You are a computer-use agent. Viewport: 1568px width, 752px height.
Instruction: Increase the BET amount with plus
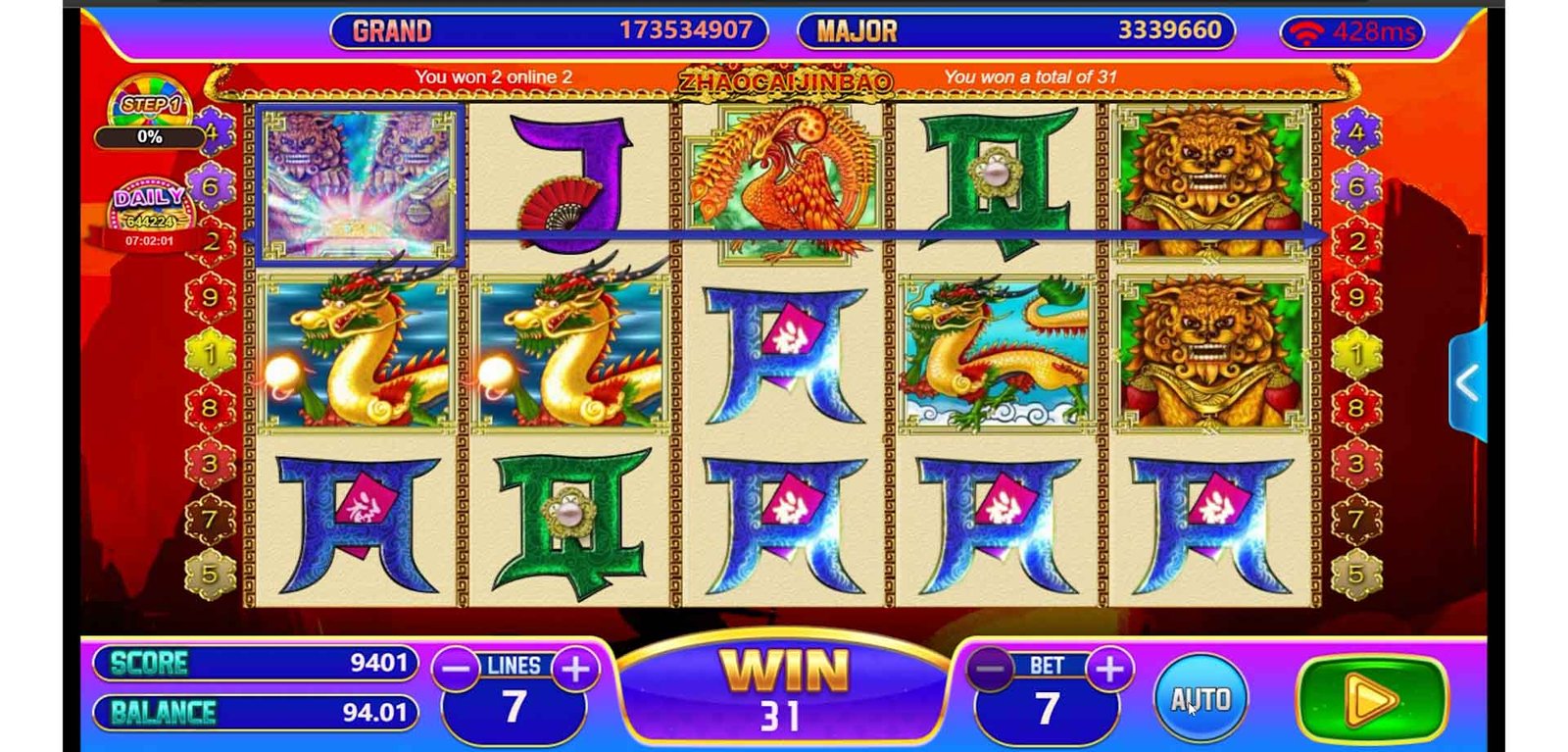coord(1109,670)
